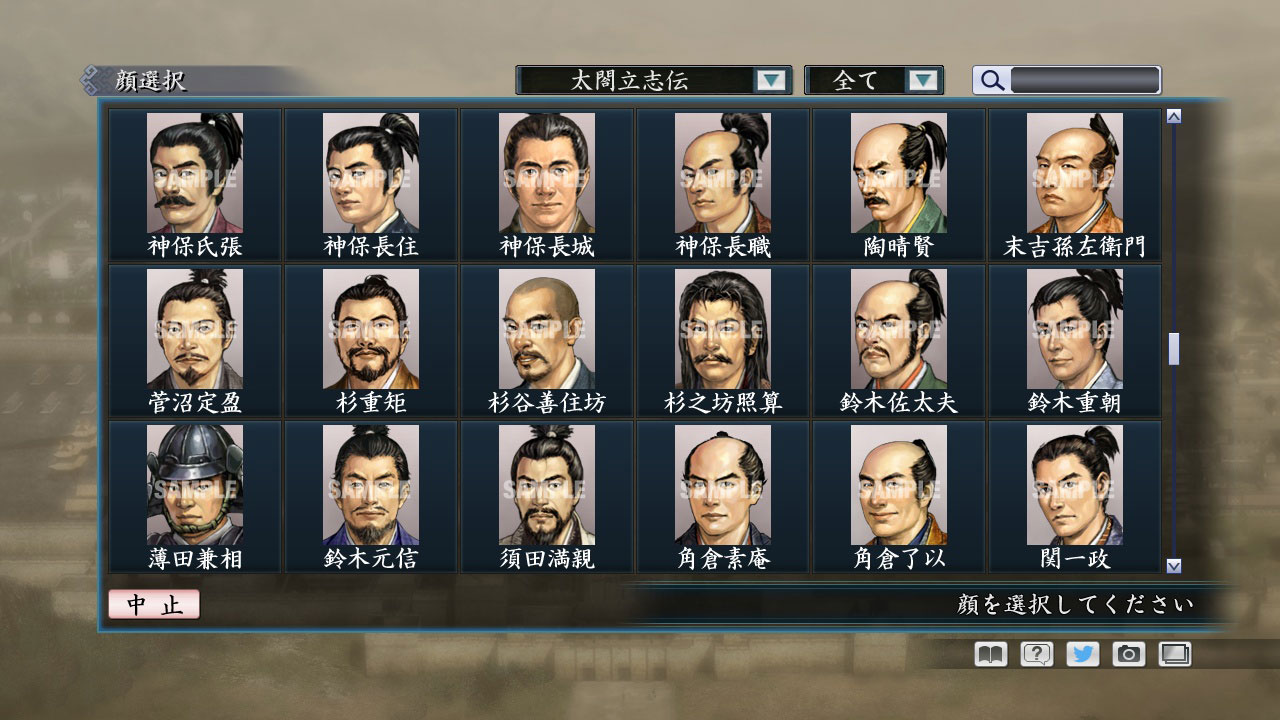This screenshot has height=720, width=1280.
Task: Open help via the question mark icon
Action: click(x=1035, y=653)
